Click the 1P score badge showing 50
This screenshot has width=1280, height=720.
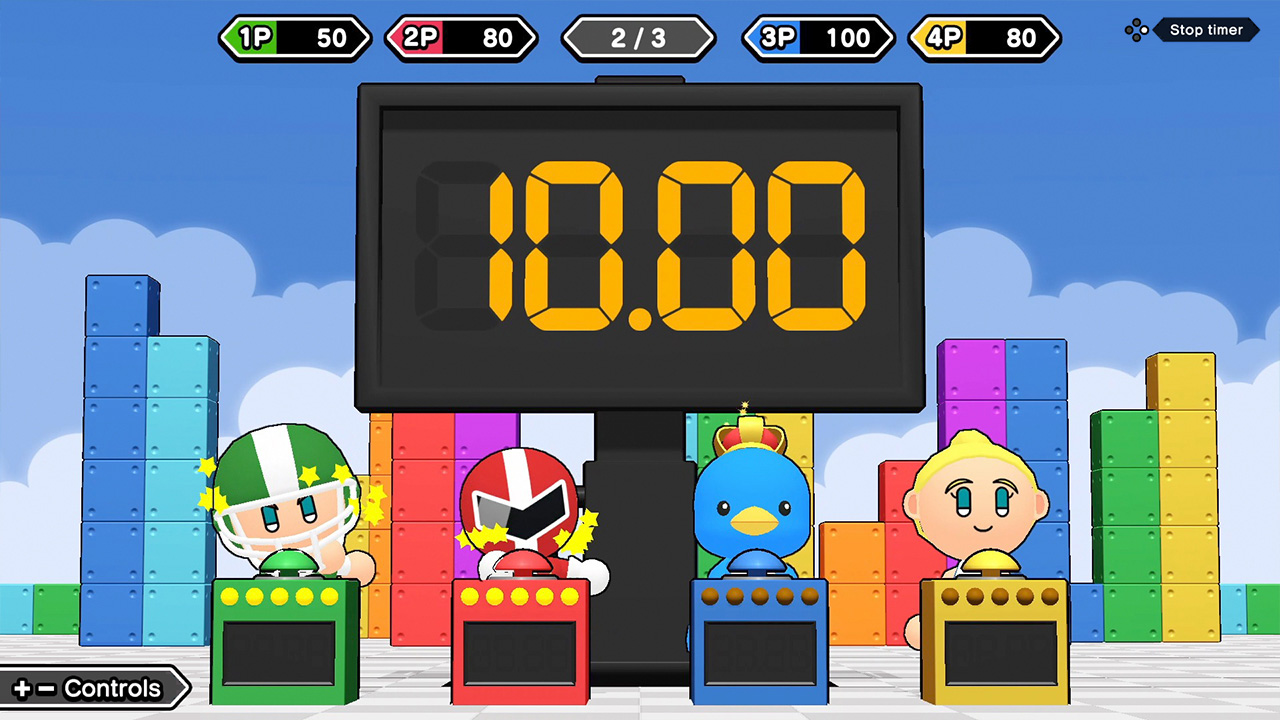(x=295, y=38)
